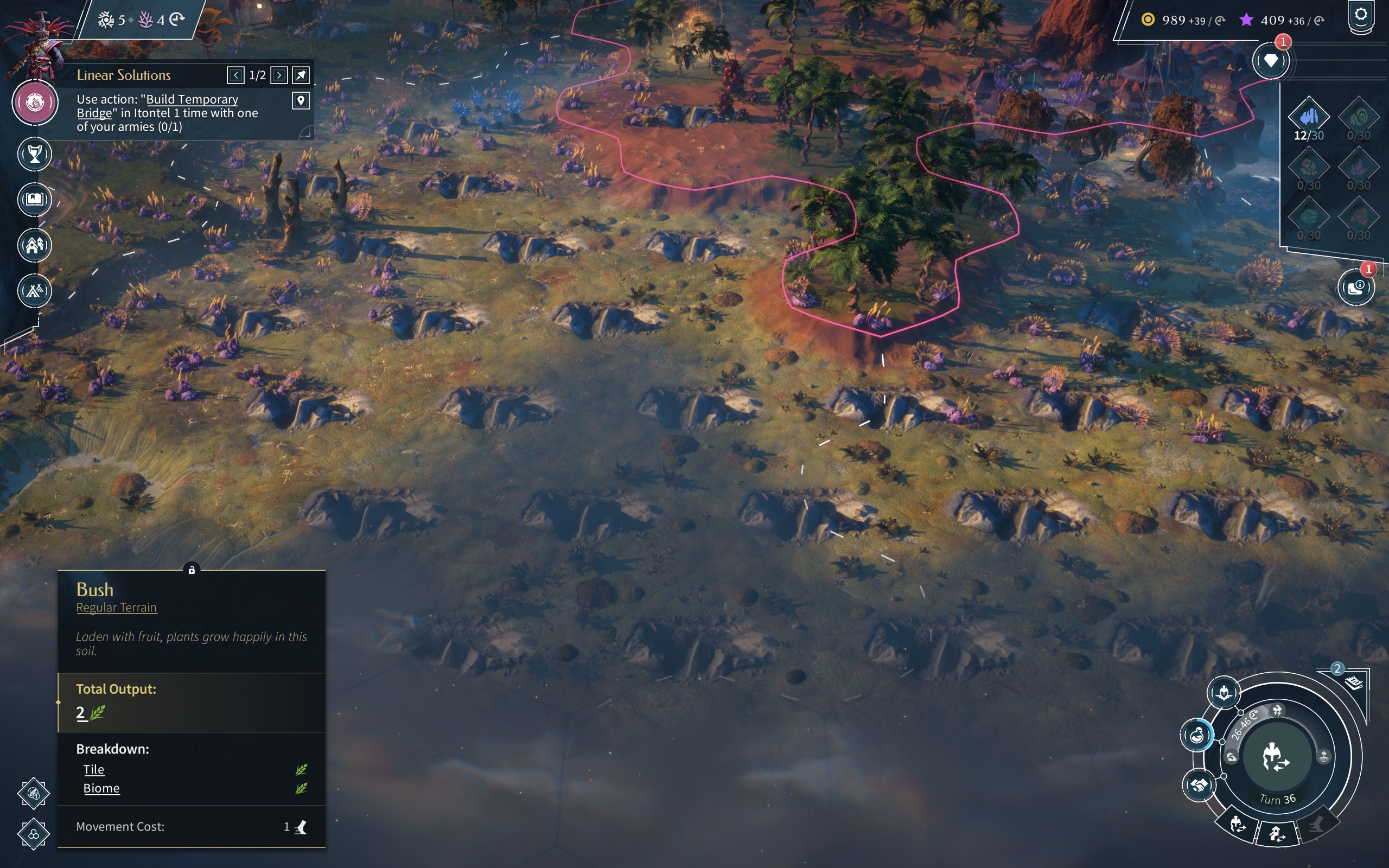This screenshot has width=1389, height=868.
Task: Open the settings gear
Action: point(1361,15)
